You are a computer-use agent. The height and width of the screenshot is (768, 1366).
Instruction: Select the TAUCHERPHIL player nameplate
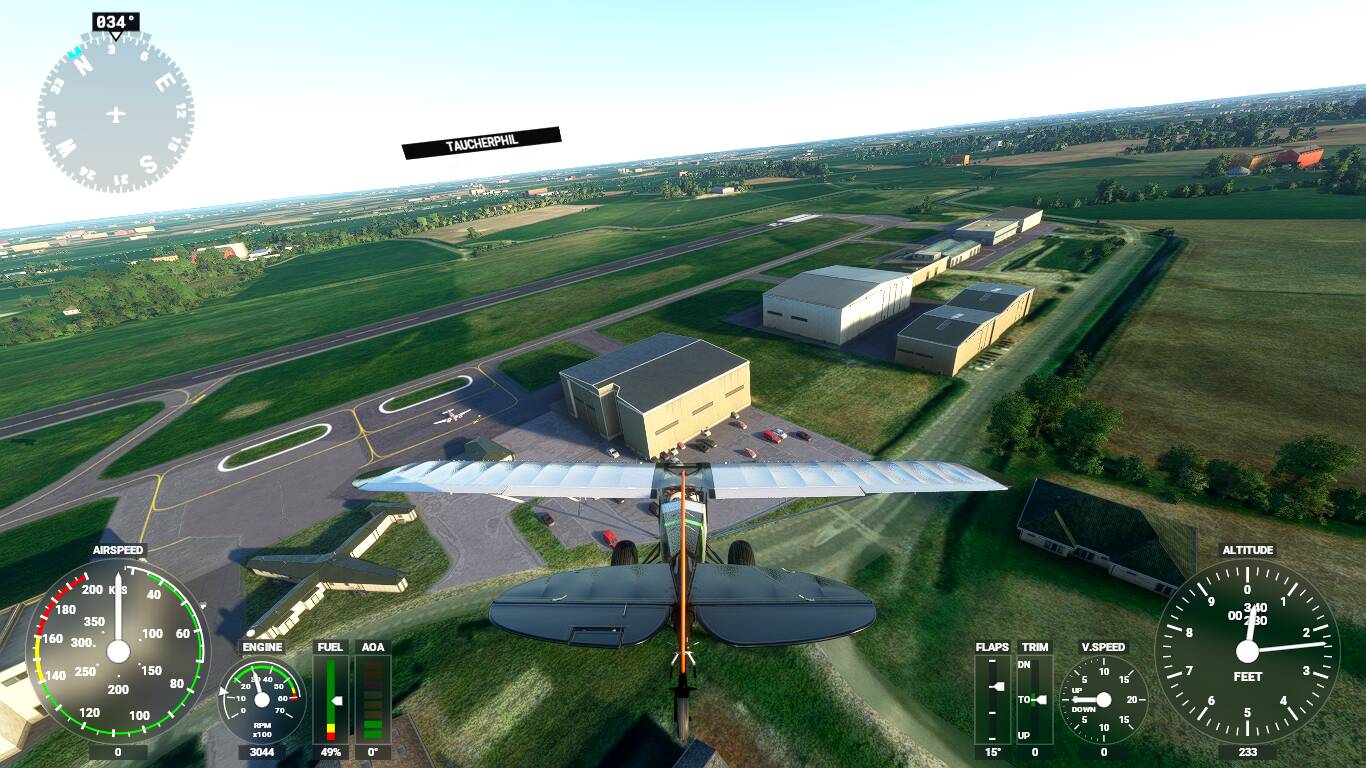click(481, 143)
